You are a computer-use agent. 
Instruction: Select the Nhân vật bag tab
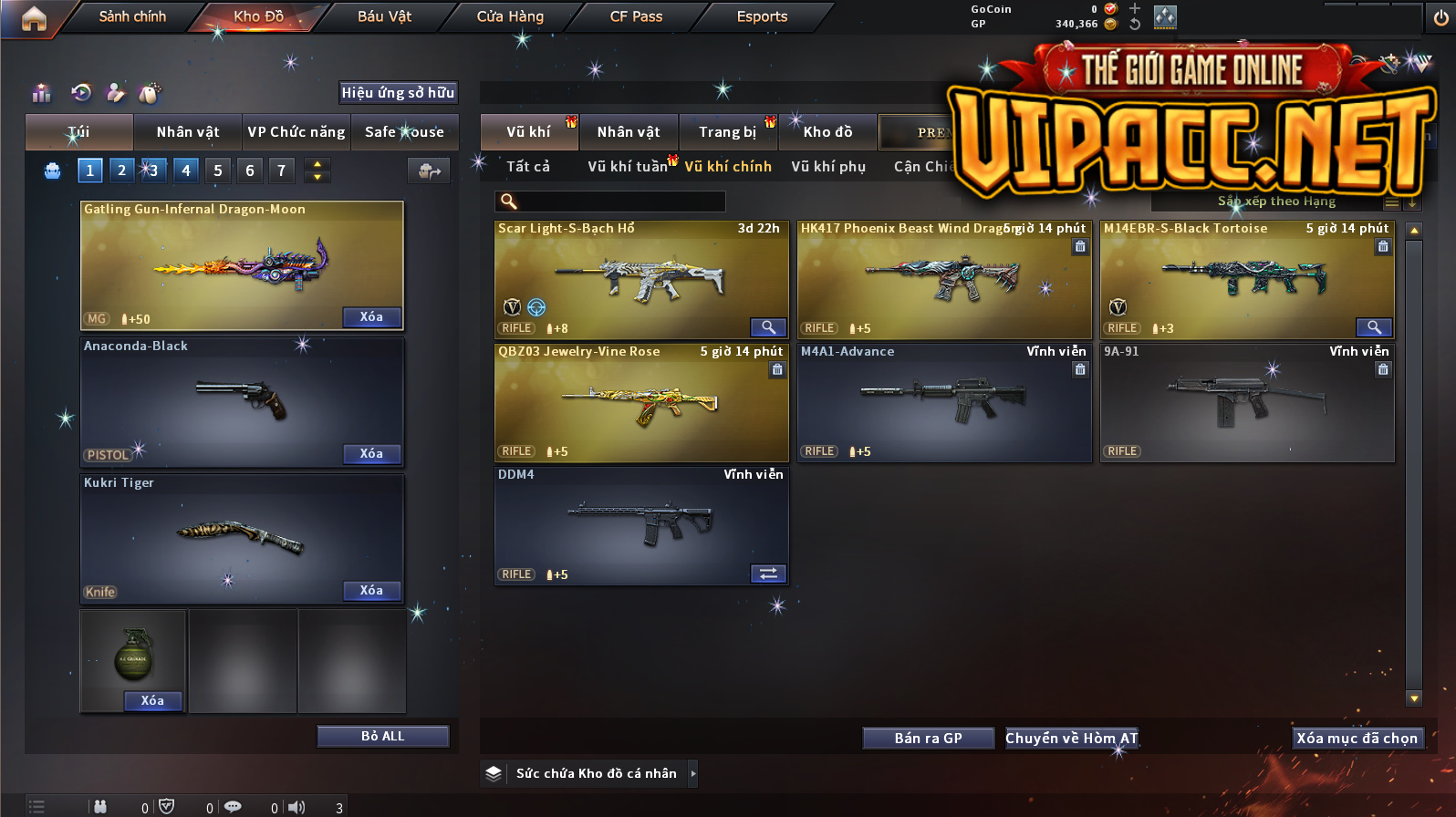click(x=187, y=132)
